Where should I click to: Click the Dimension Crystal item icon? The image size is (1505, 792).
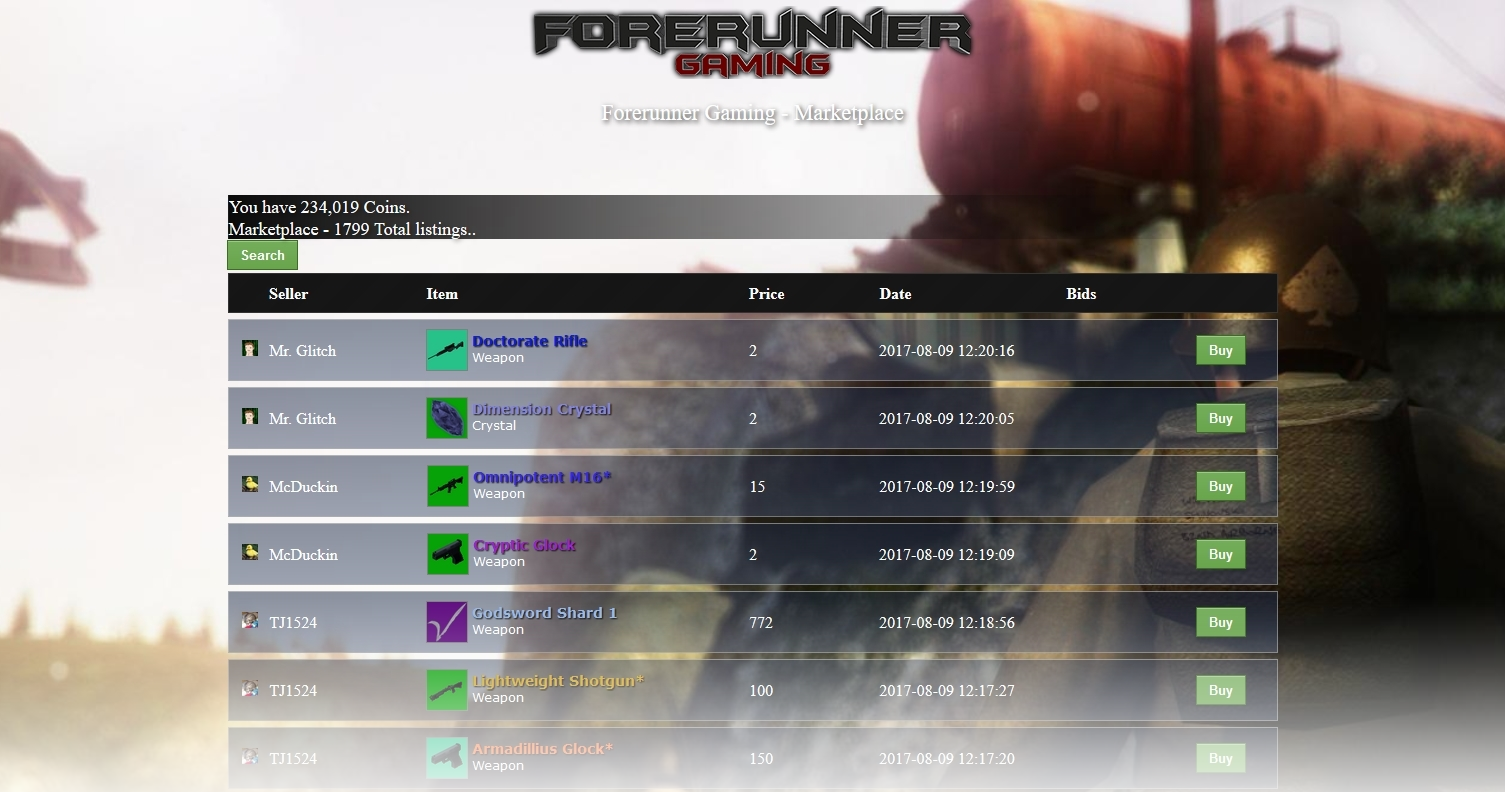click(447, 417)
